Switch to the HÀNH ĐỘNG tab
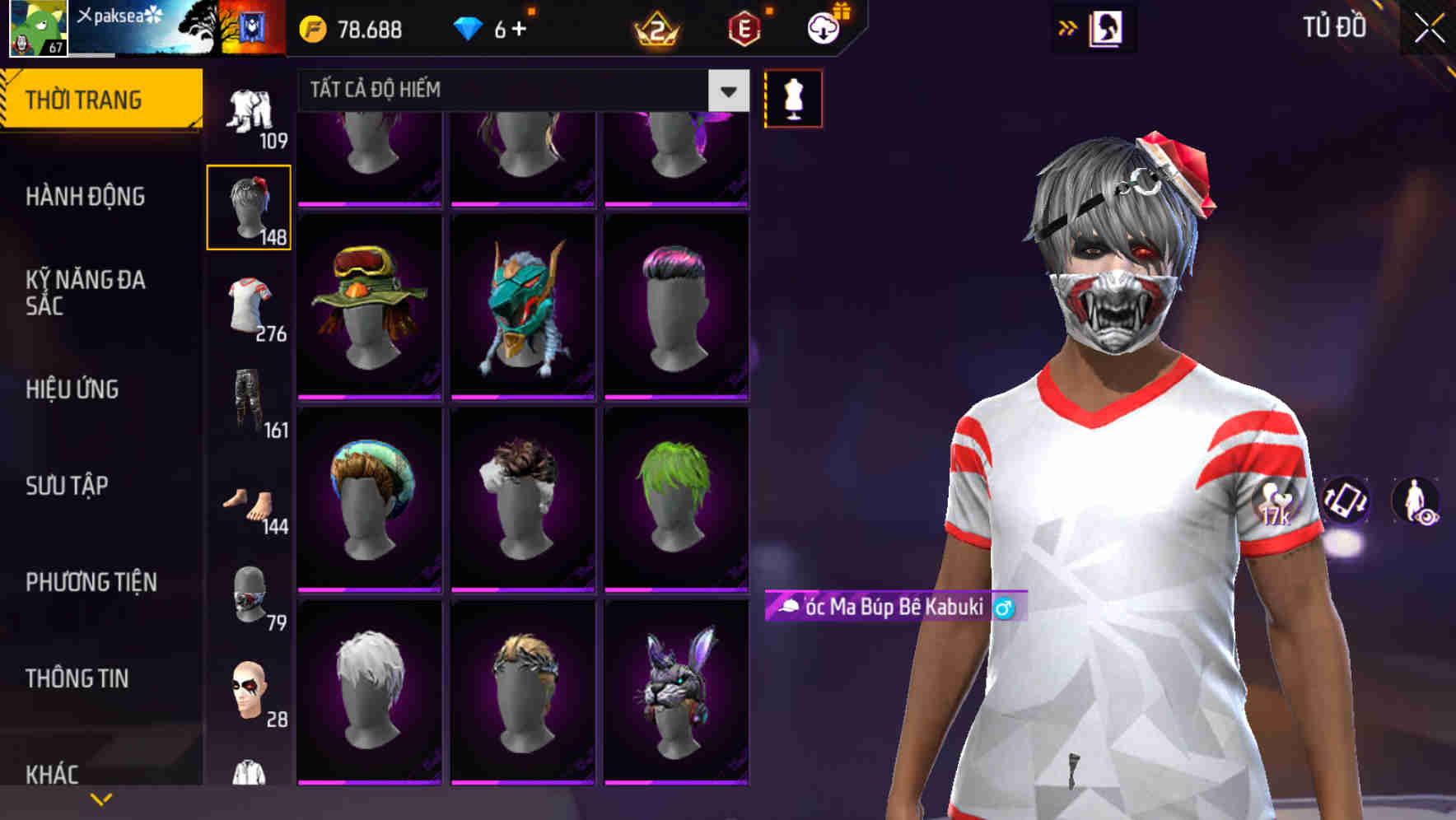Image resolution: width=1456 pixels, height=820 pixels. click(86, 197)
